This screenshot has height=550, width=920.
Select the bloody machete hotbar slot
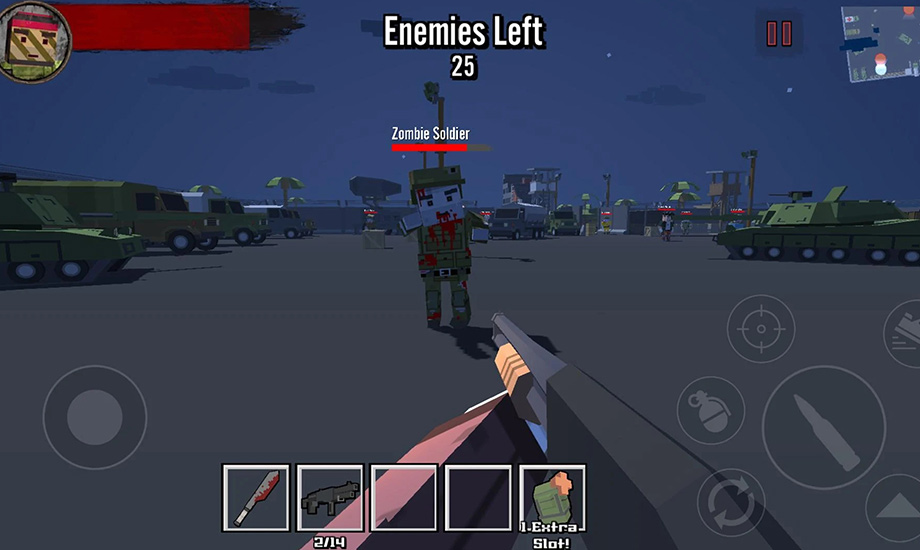point(256,497)
